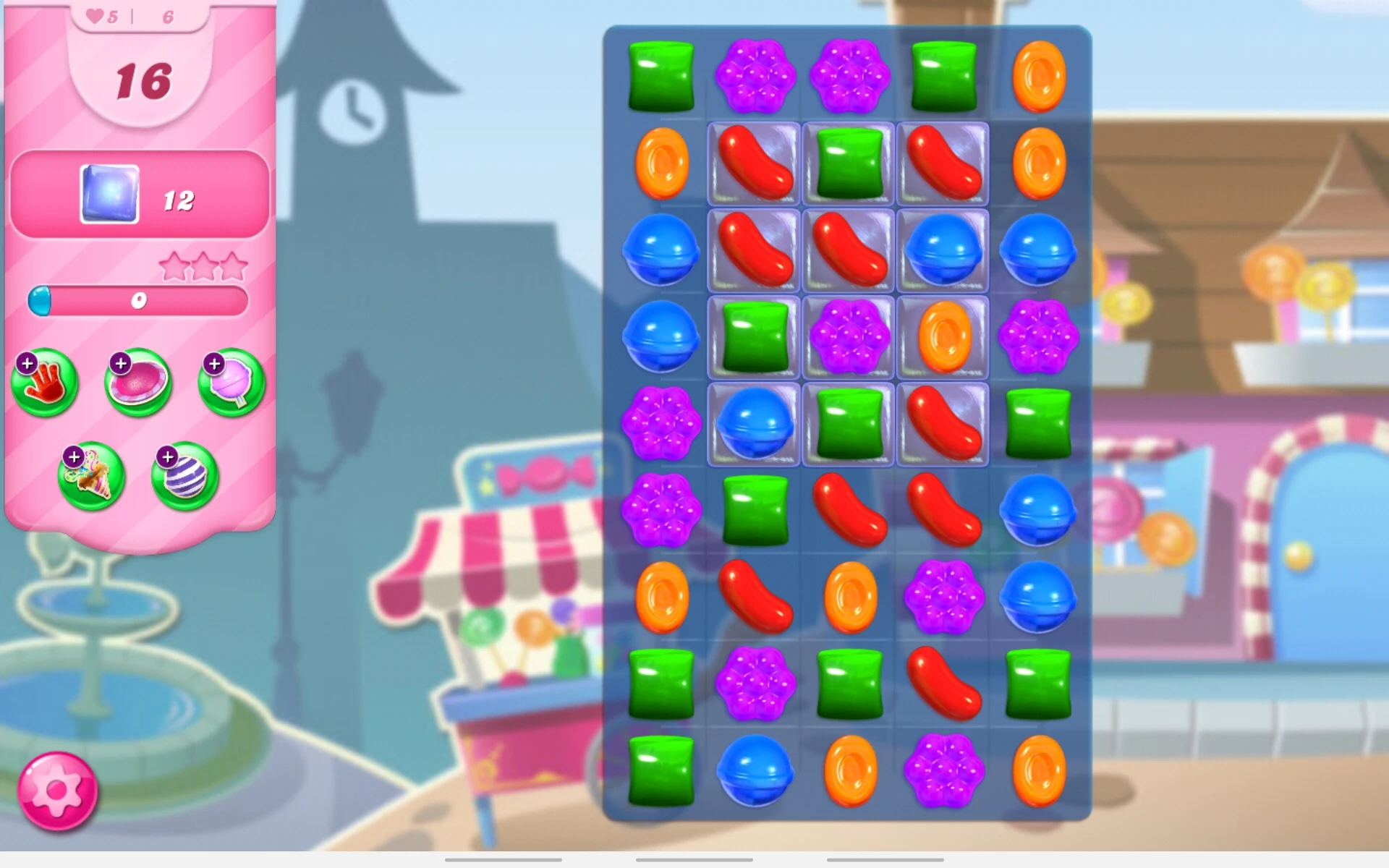
Task: Click the heart lives icon
Action: pos(96,16)
